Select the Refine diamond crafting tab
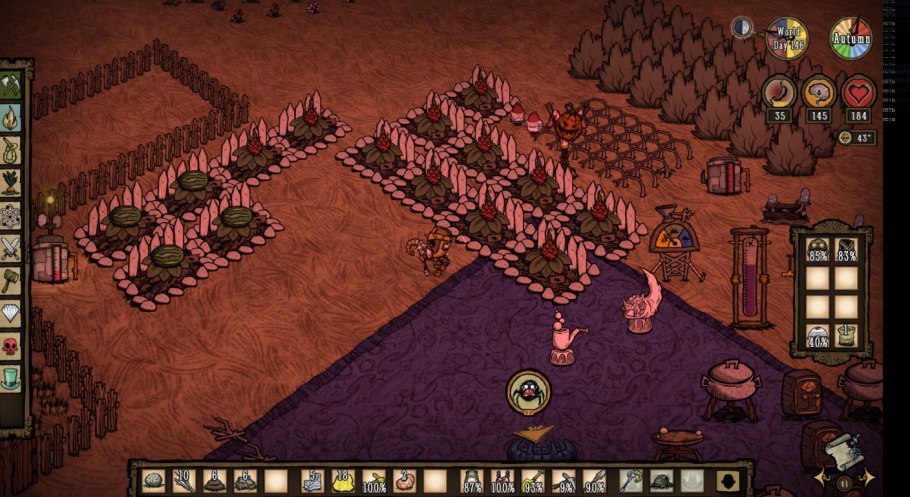910x497 pixels. point(11,312)
